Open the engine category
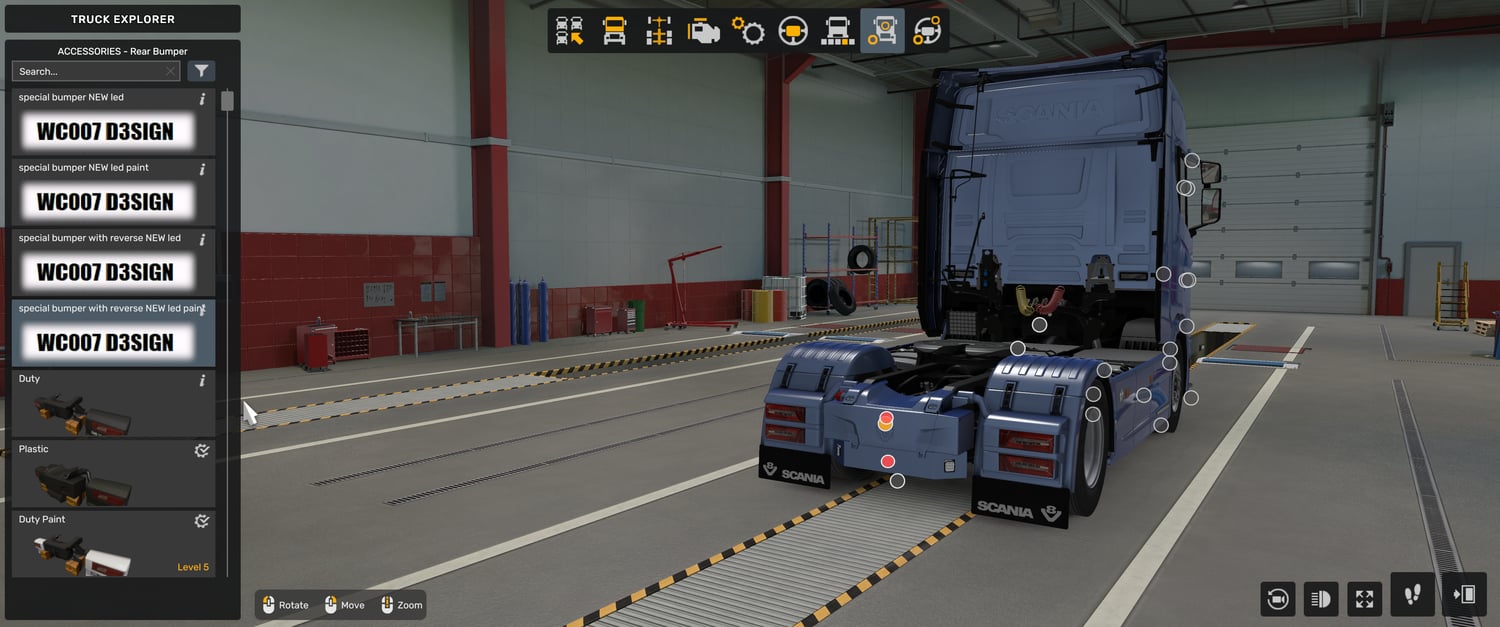This screenshot has width=1500, height=627. 704,31
